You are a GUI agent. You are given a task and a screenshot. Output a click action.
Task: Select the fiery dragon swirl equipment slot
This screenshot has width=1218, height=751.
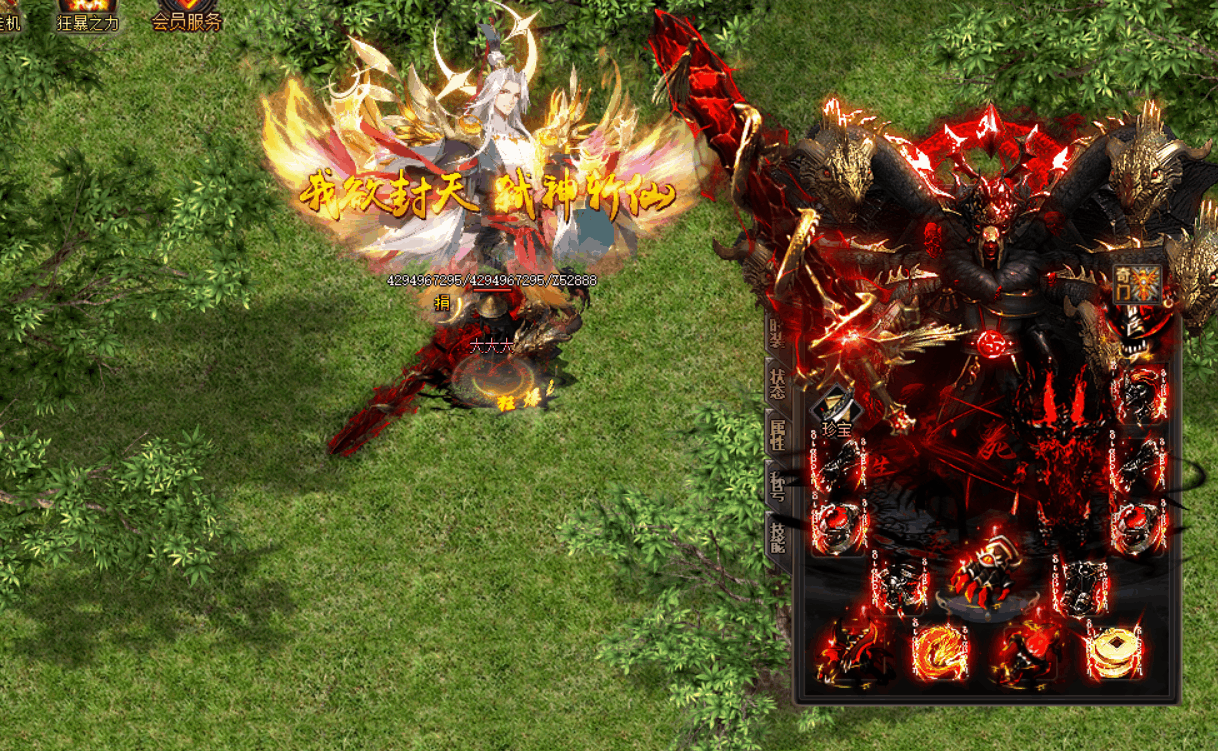pos(940,652)
